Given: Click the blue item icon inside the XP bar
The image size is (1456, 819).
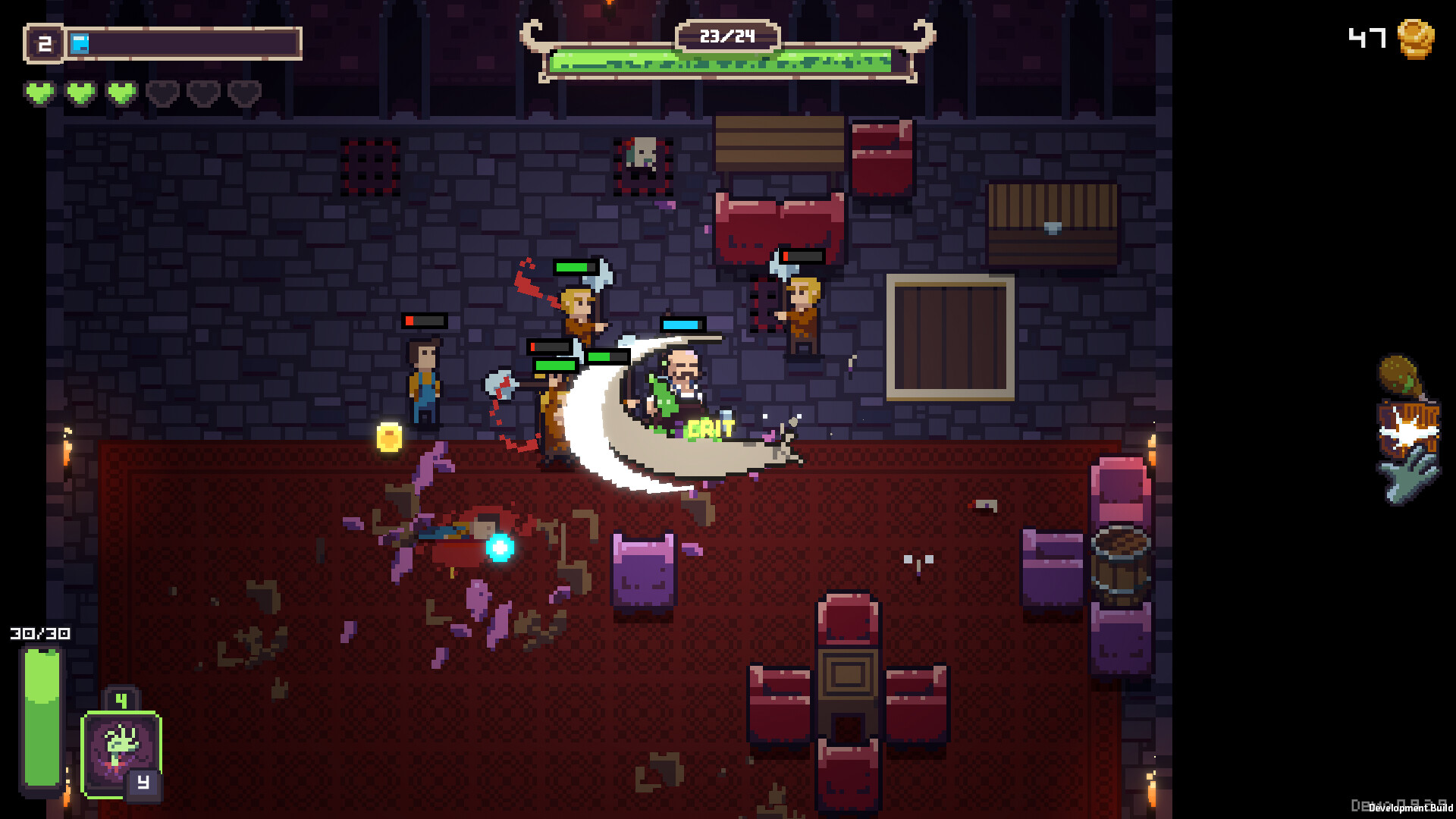Looking at the screenshot, I should tap(81, 43).
